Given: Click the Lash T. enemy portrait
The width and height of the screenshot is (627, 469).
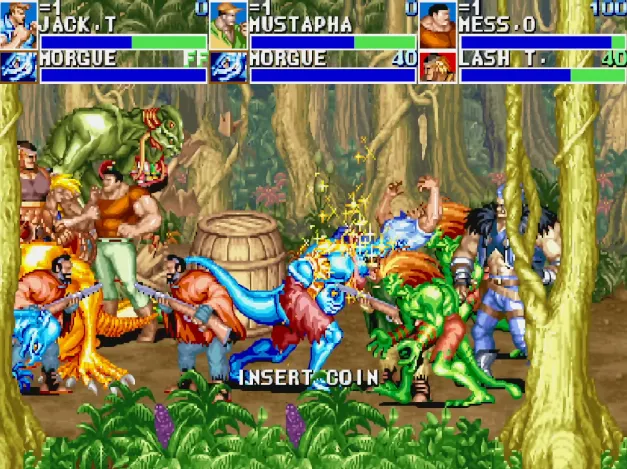Looking at the screenshot, I should tap(437, 66).
